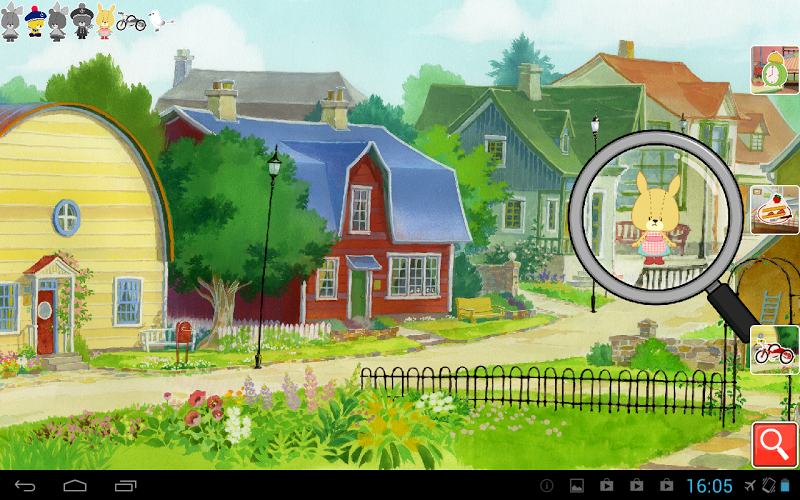The width and height of the screenshot is (800, 500).
Task: Open the alarm clock scene thumbnail
Action: pyautogui.click(x=774, y=69)
